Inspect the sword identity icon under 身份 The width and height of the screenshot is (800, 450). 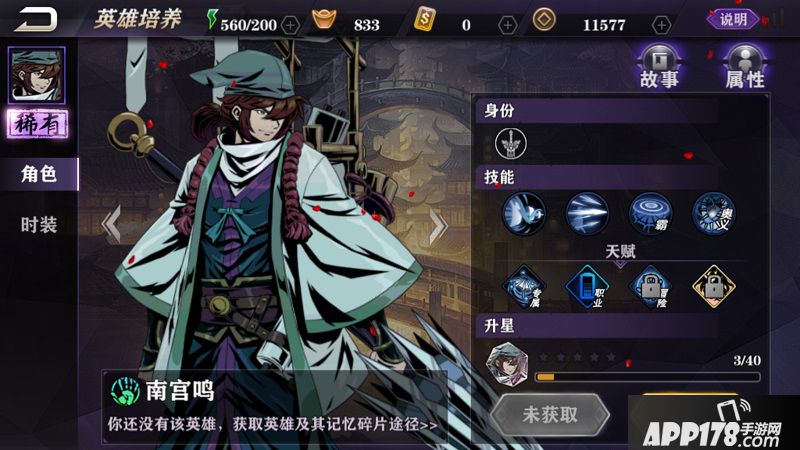point(511,145)
